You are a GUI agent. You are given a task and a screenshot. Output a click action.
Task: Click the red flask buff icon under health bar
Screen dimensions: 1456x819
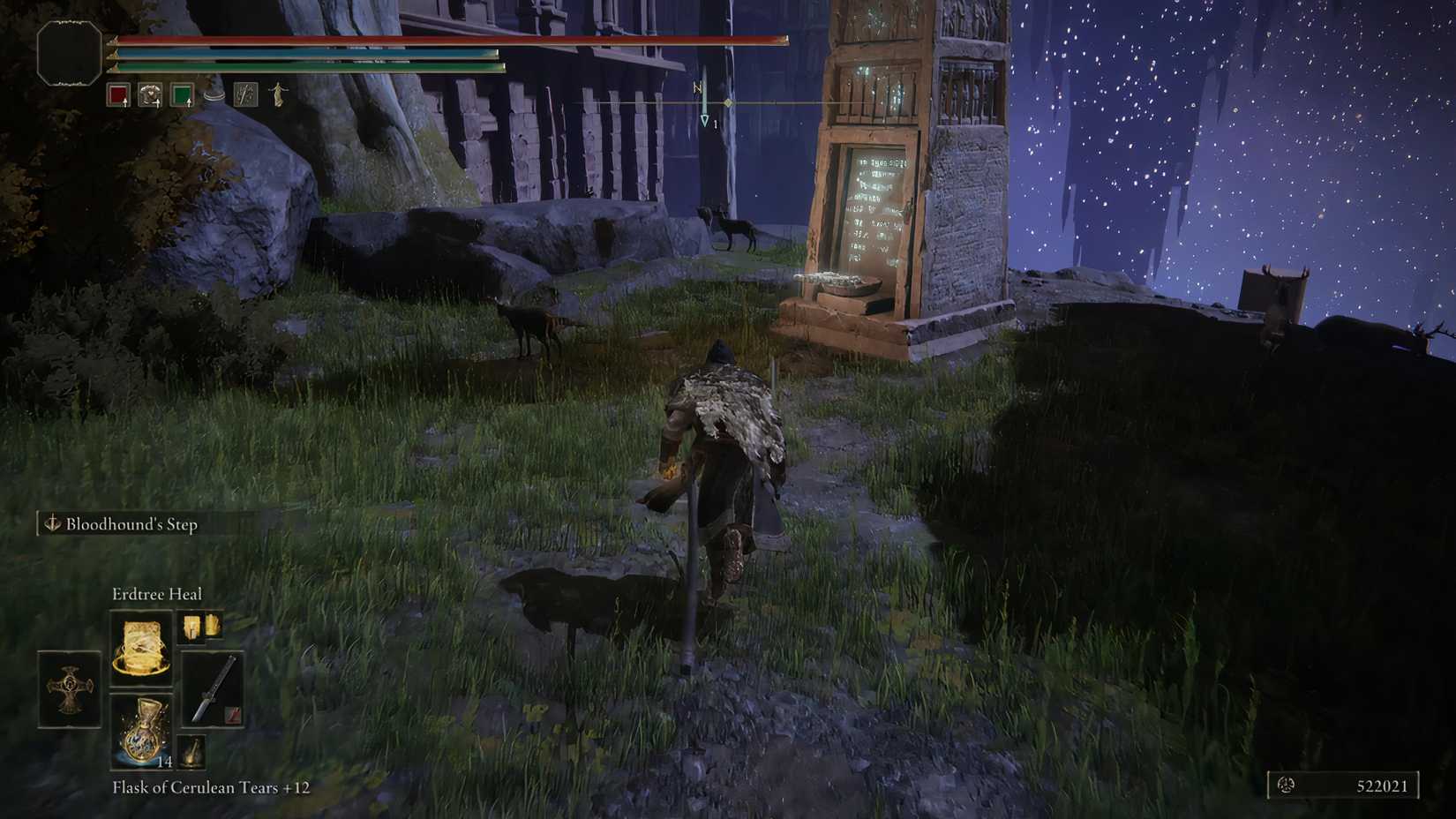(118, 94)
